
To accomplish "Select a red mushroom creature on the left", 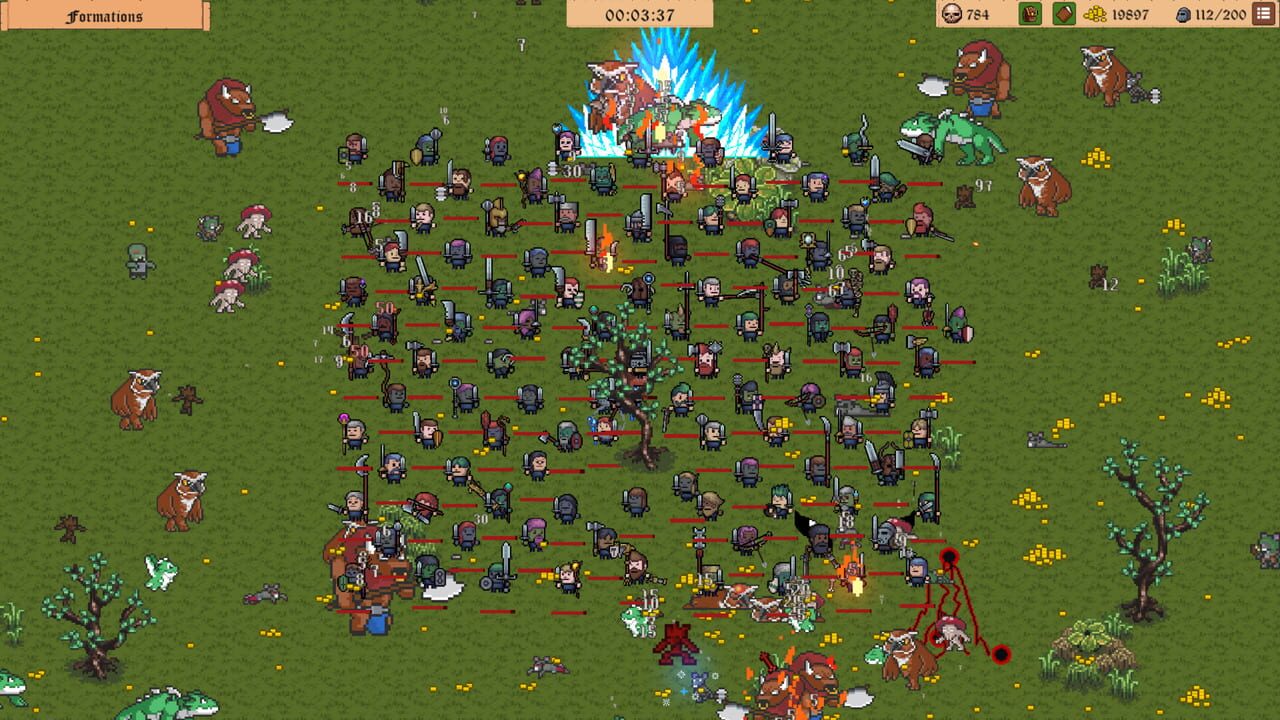I will click(x=253, y=222).
